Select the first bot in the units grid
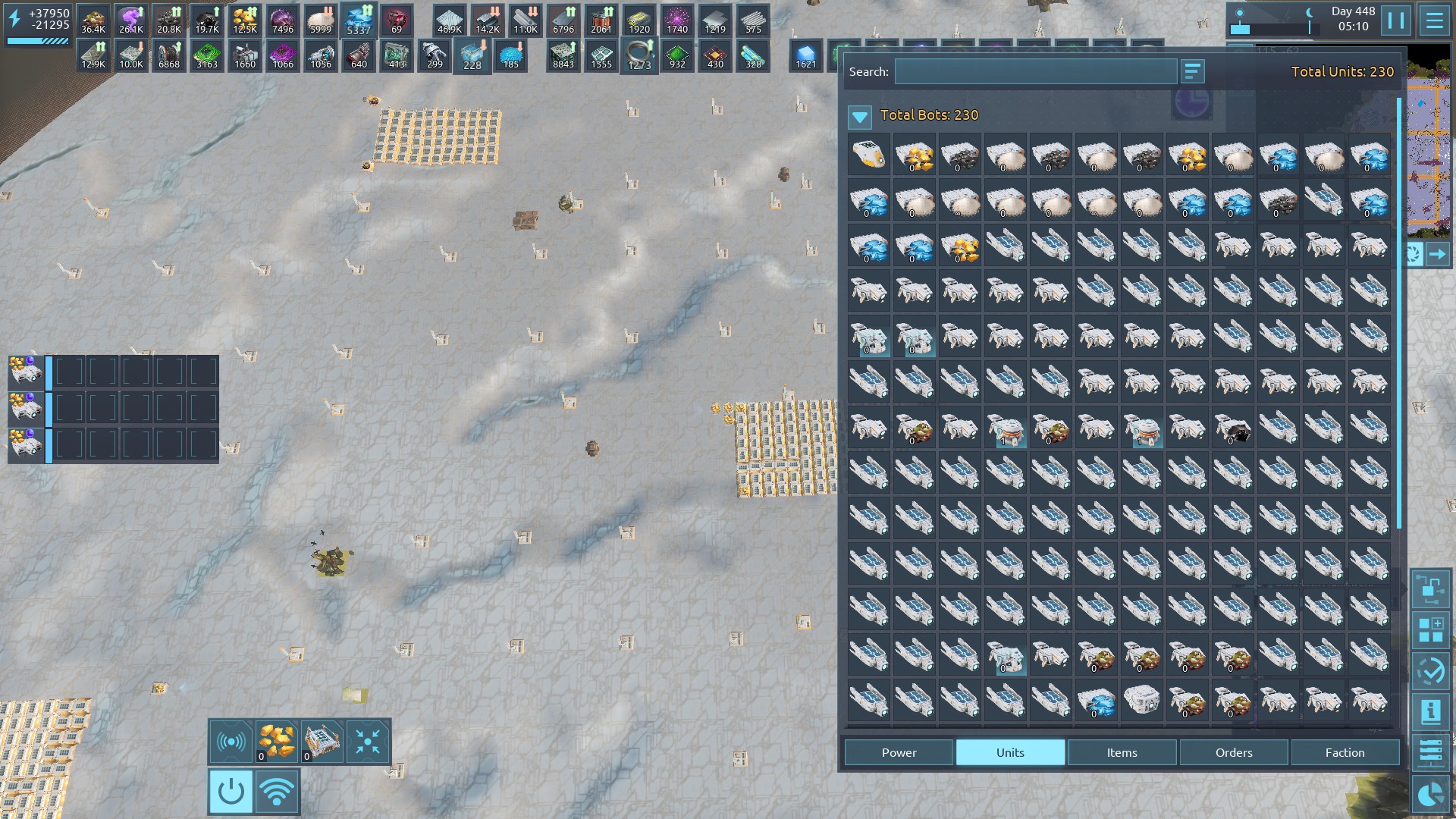1456x819 pixels. pos(869,155)
